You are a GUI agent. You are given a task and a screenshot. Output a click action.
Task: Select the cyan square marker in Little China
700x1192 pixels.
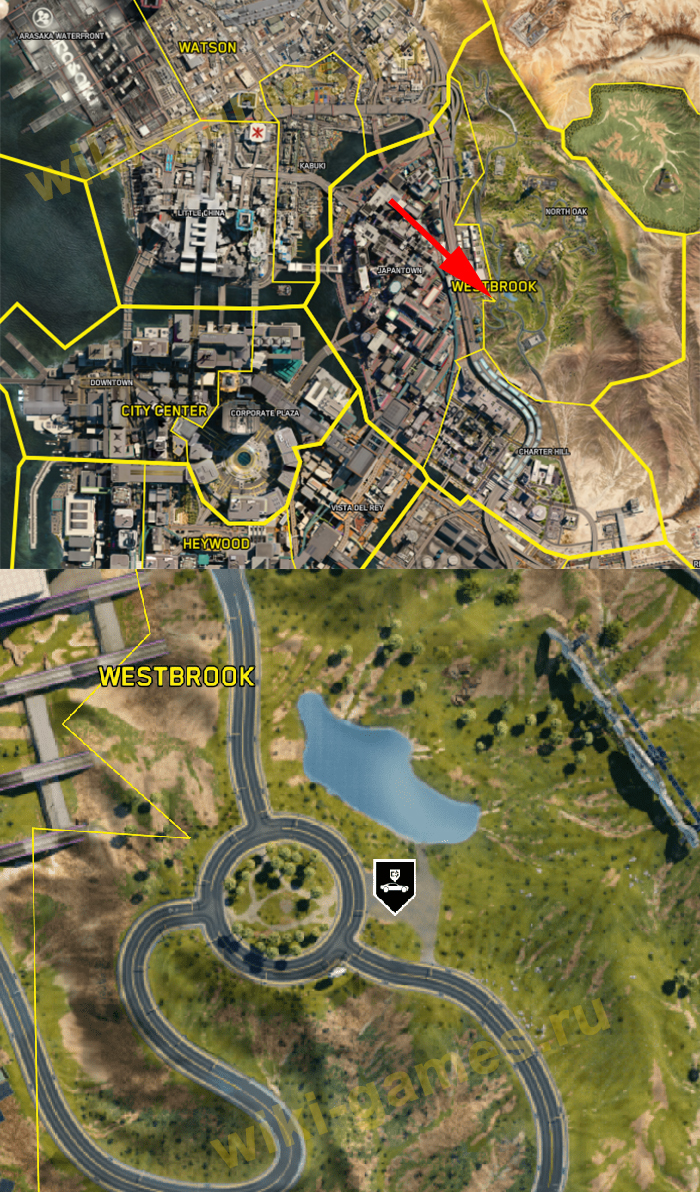[245, 220]
